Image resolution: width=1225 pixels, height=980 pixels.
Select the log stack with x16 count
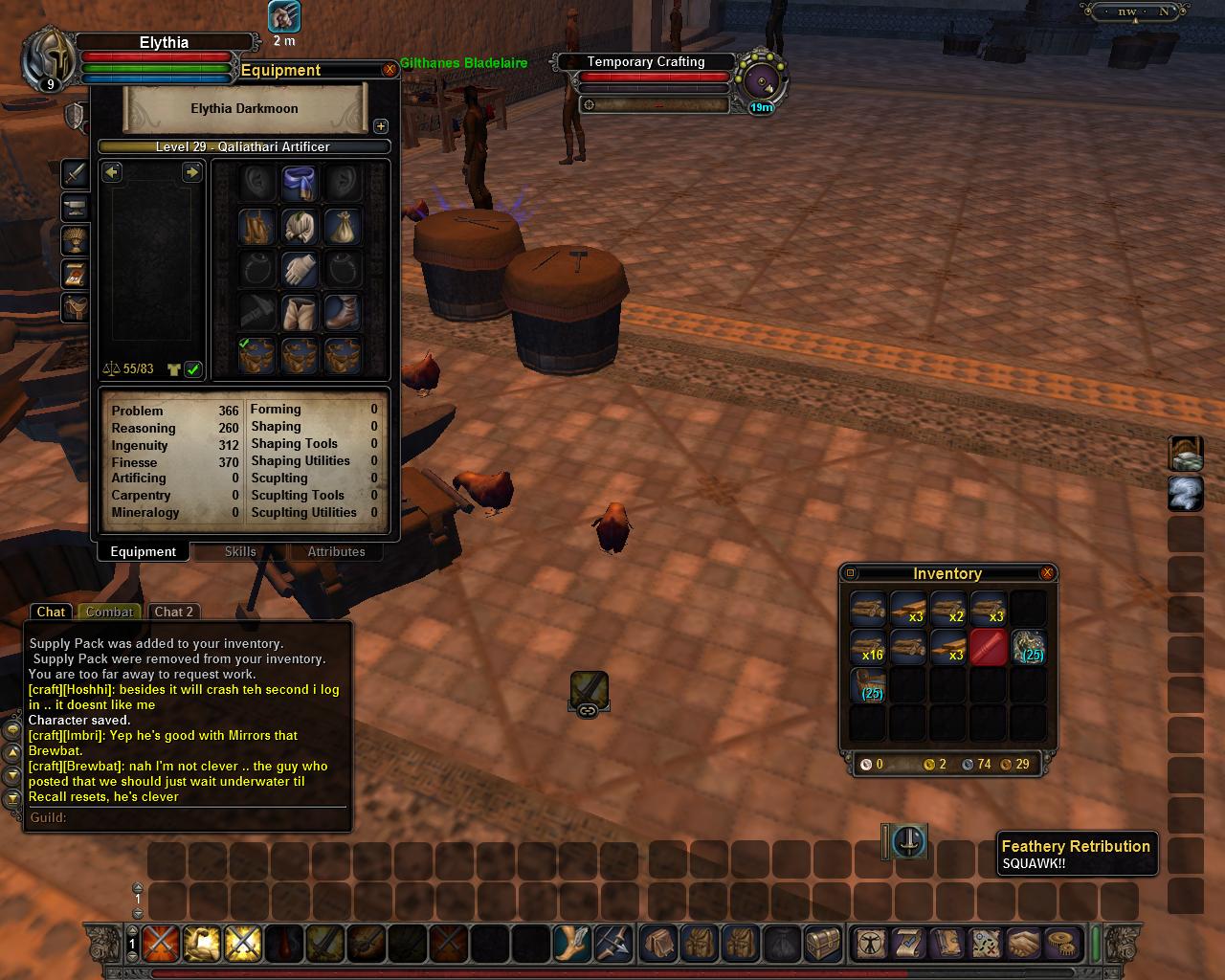868,647
